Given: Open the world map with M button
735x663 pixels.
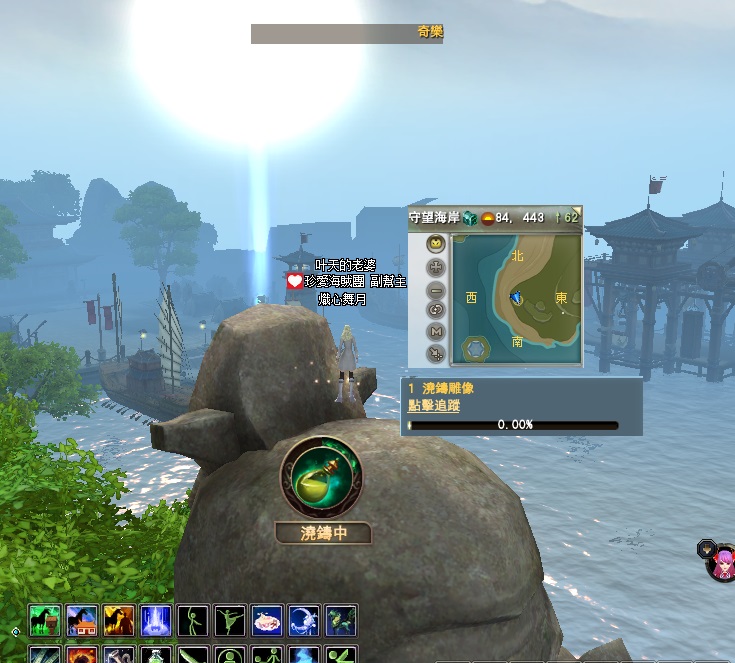Looking at the screenshot, I should tap(436, 331).
